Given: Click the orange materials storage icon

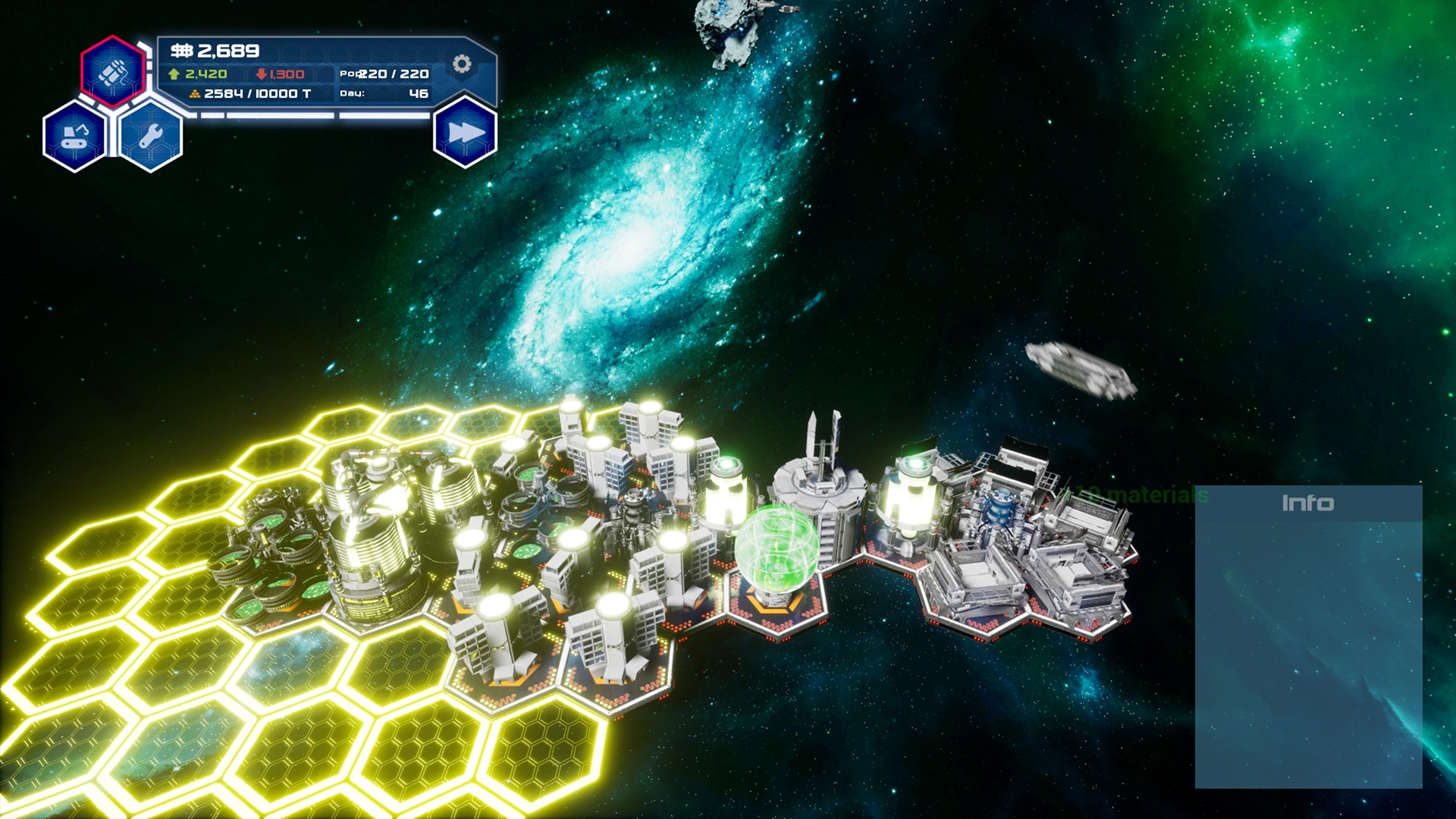Looking at the screenshot, I should (x=196, y=94).
